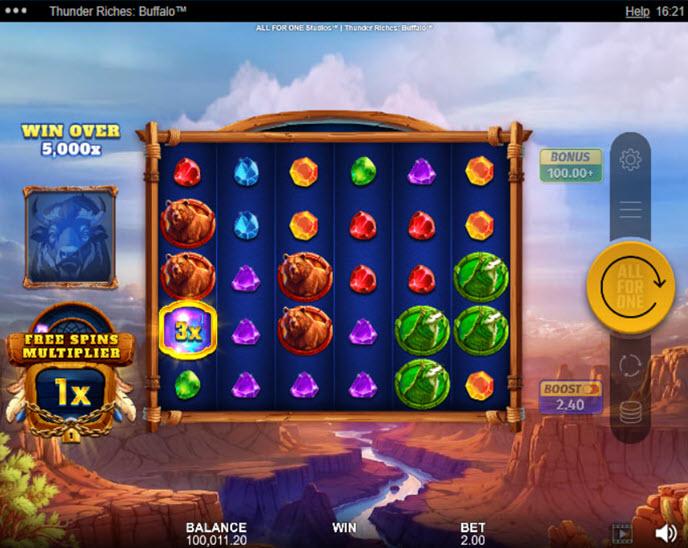Open the Help link in the title bar
Image resolution: width=688 pixels, height=548 pixels.
click(x=637, y=11)
